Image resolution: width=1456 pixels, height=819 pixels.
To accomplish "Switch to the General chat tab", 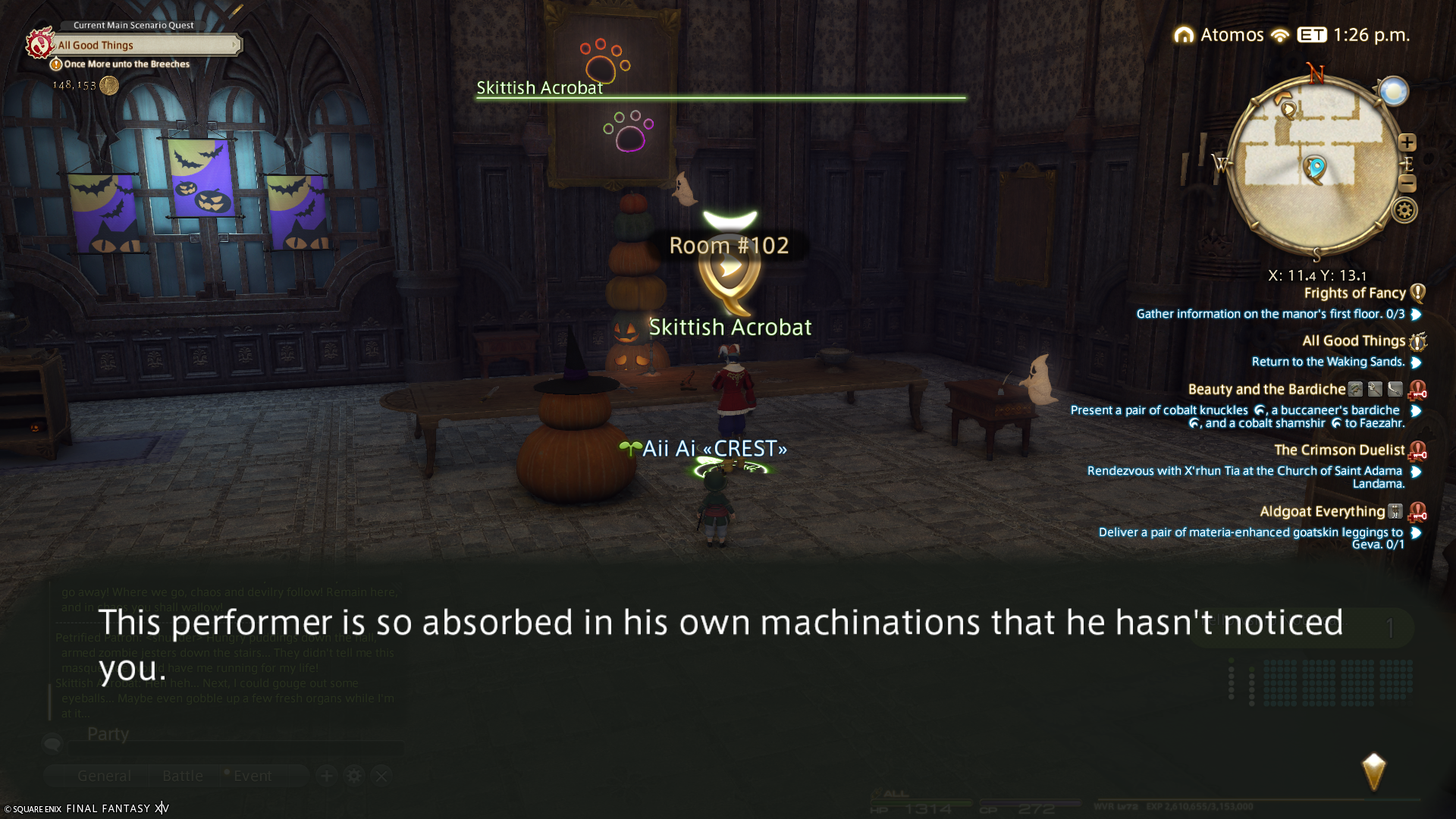I will click(x=104, y=776).
